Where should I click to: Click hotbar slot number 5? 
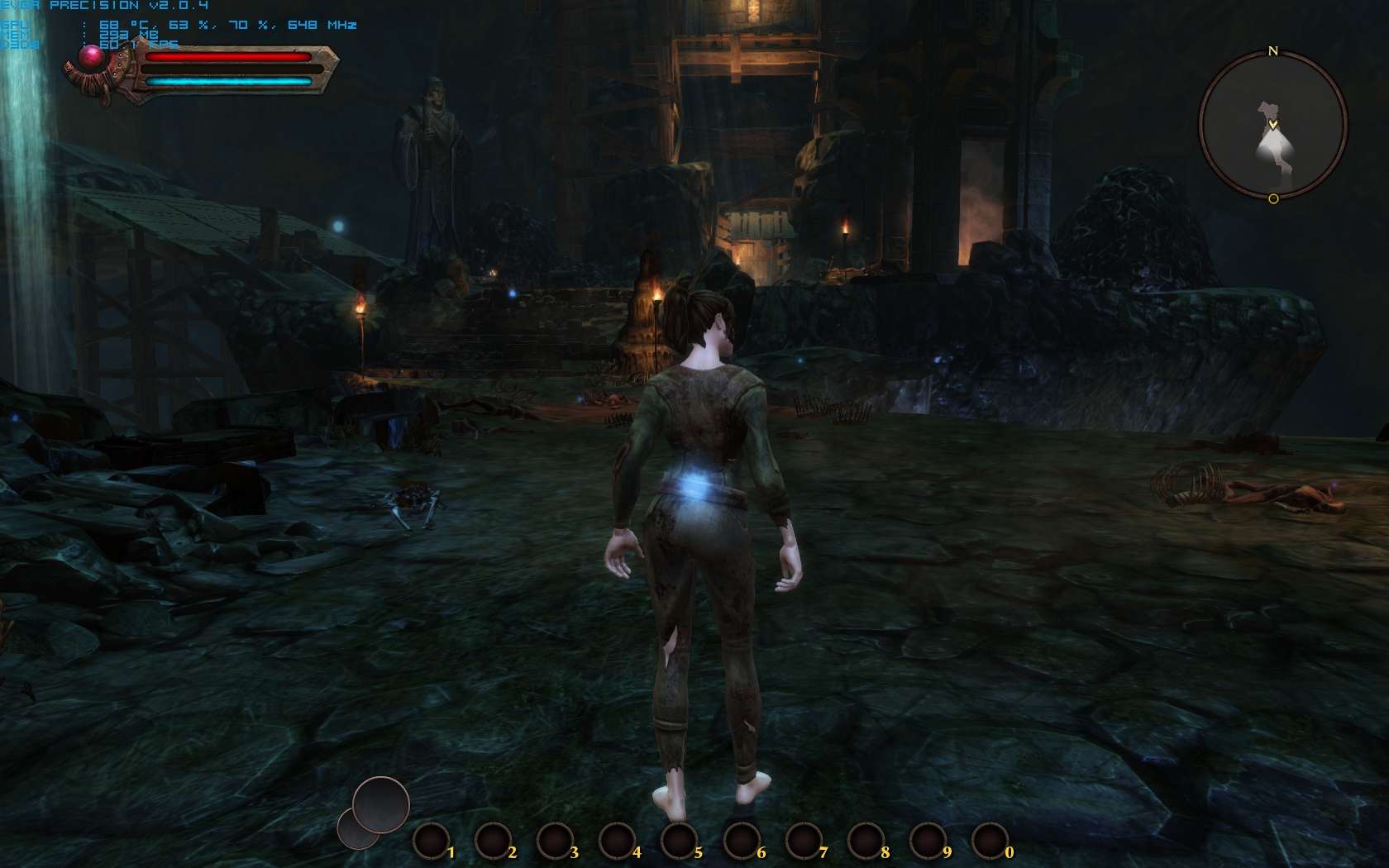tap(679, 842)
